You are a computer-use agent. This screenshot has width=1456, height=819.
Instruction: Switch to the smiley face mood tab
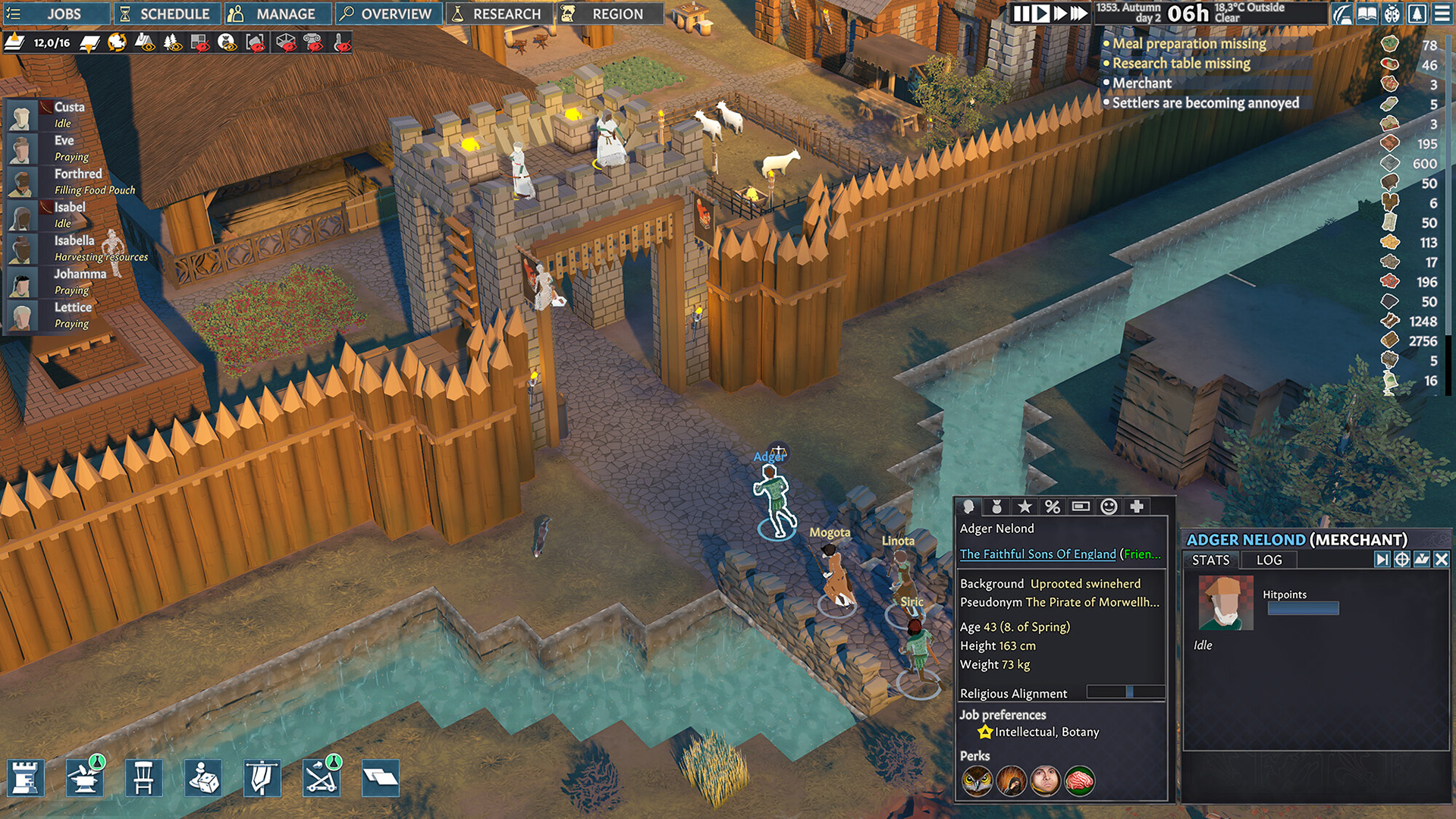pos(1109,507)
